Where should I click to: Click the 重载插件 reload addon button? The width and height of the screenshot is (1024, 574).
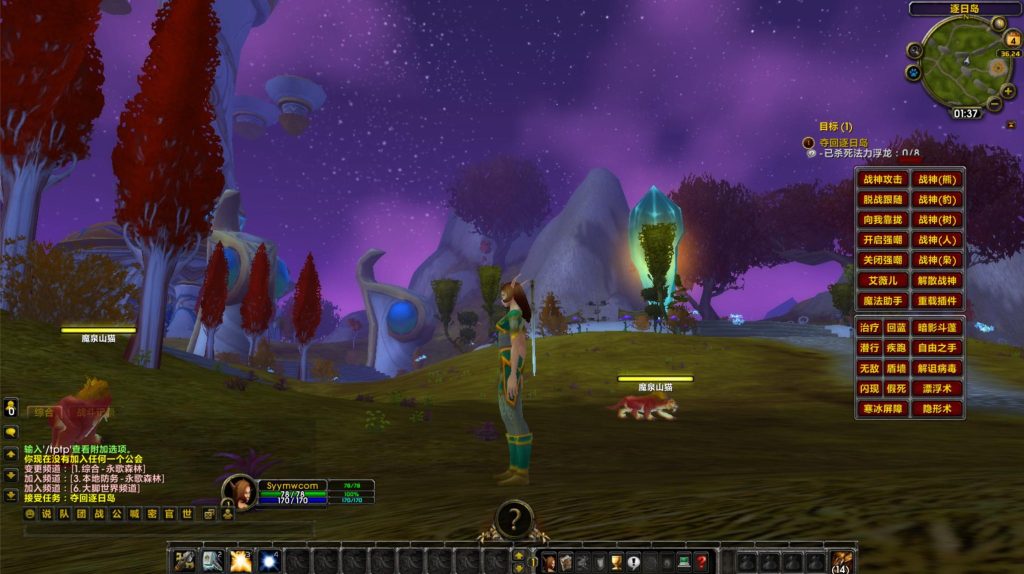[938, 300]
